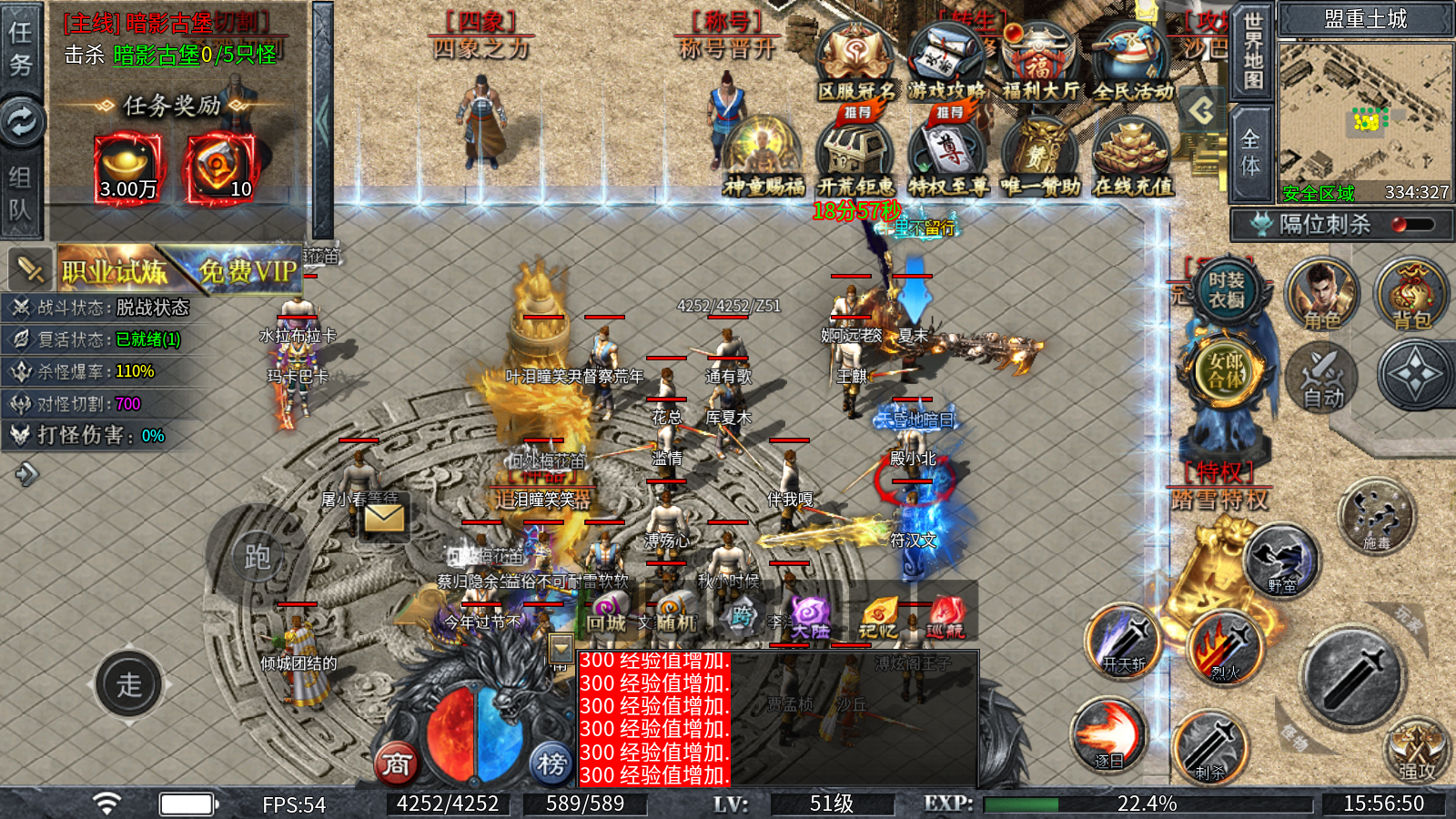Open the 角色 character sheet
The width and height of the screenshot is (1456, 819).
tap(1321, 295)
